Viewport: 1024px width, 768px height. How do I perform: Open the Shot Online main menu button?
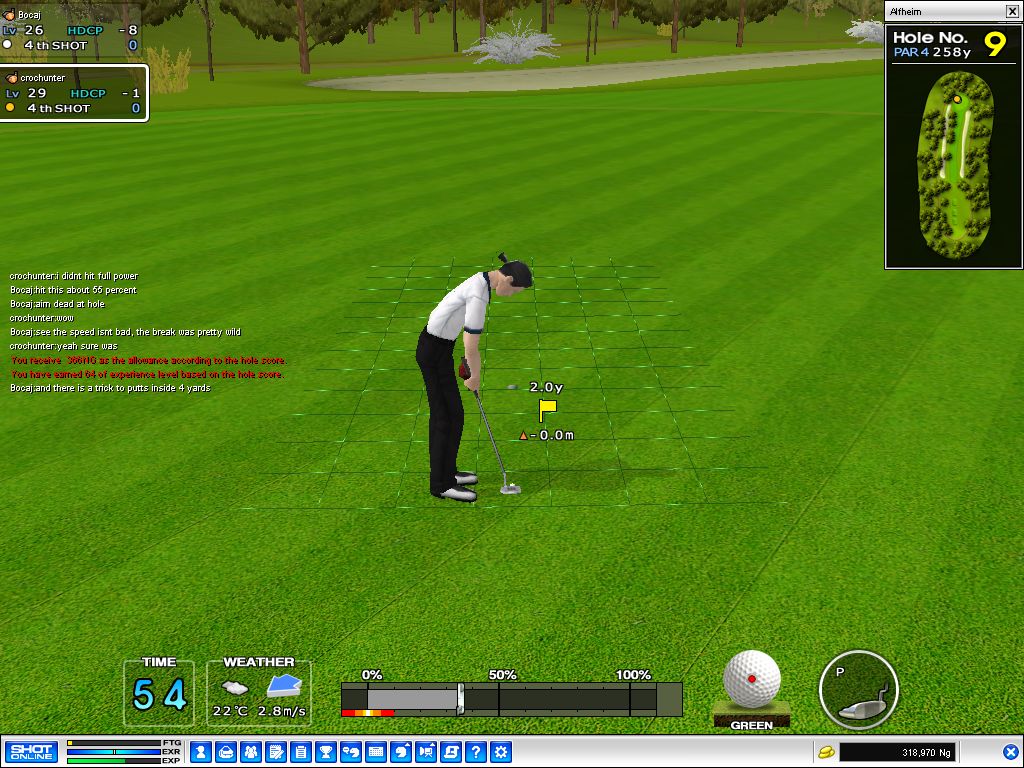31,752
